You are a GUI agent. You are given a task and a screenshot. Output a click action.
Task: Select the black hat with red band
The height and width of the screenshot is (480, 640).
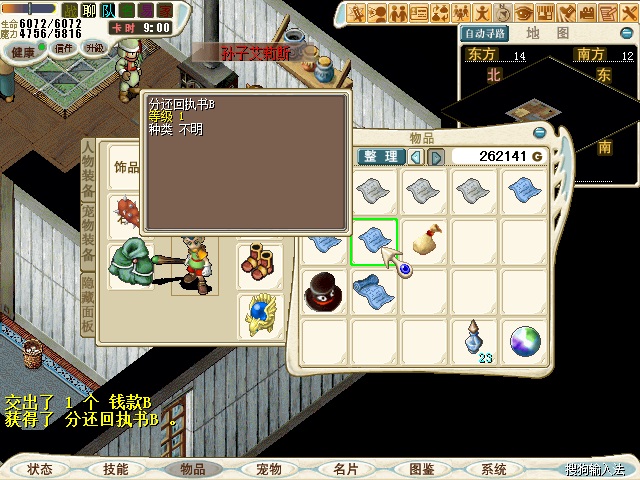[x=324, y=292]
